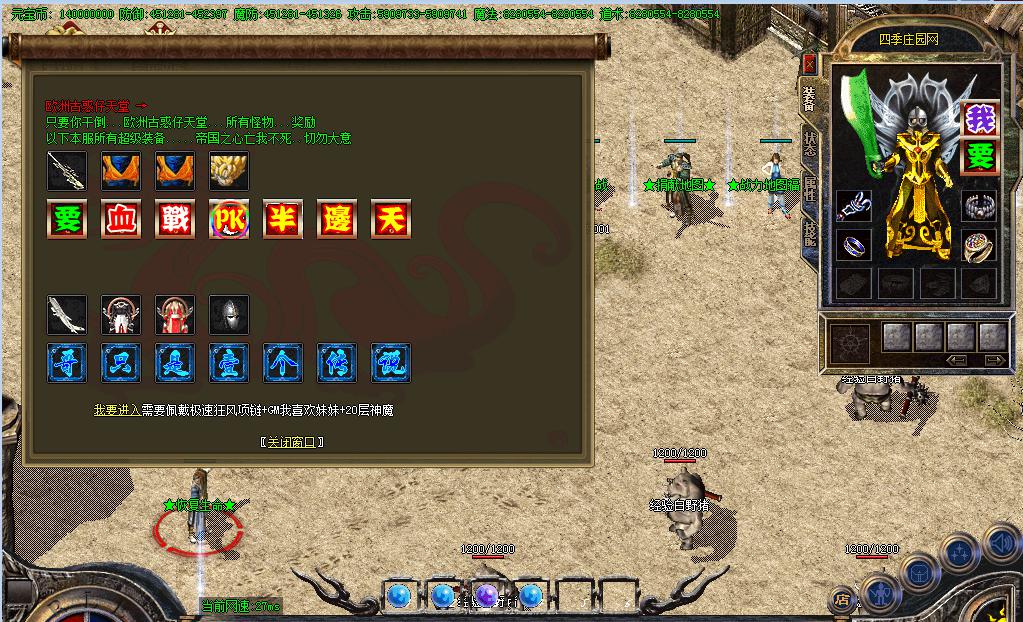The height and width of the screenshot is (622, 1023).
Task: Select the green sword weapon reward icon
Action: point(66,171)
